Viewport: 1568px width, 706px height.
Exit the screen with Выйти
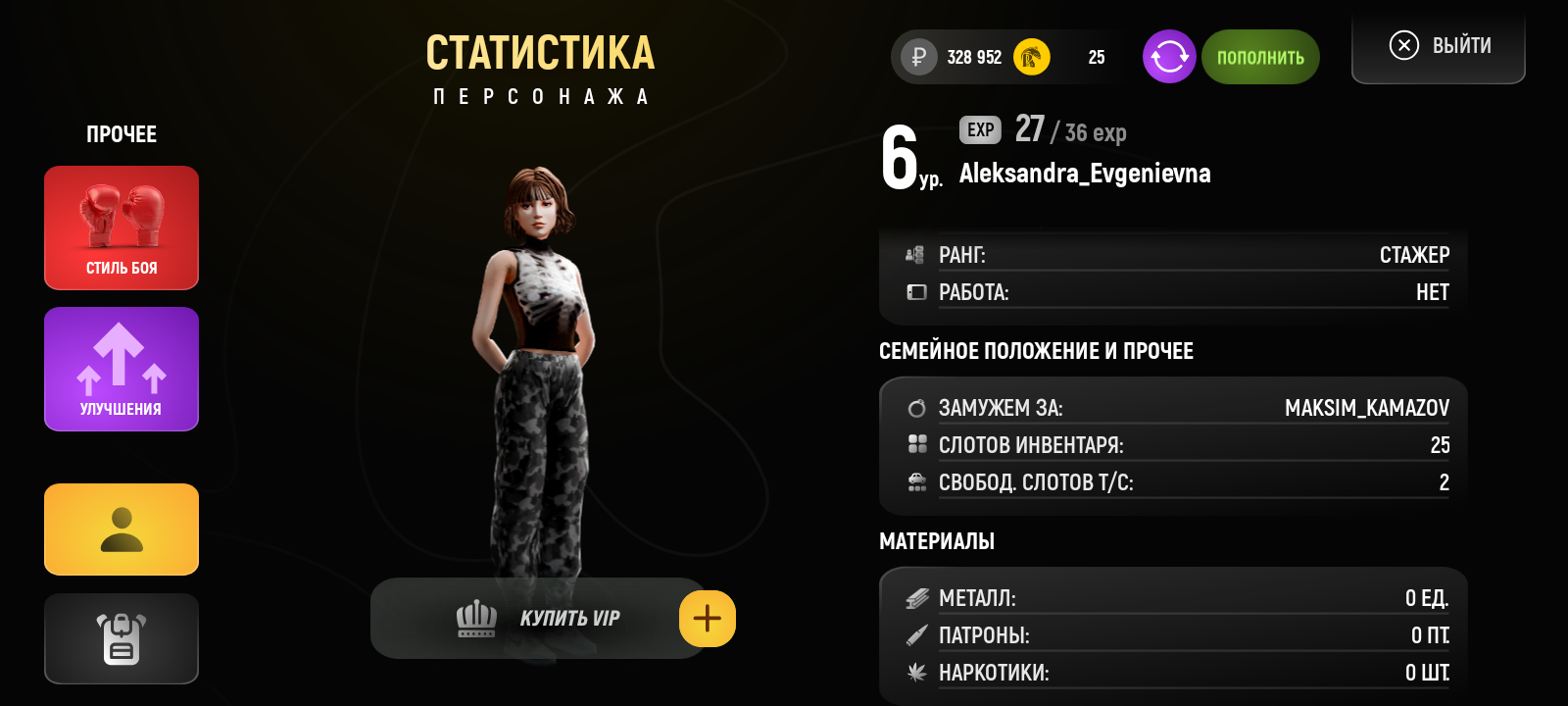tap(1439, 46)
